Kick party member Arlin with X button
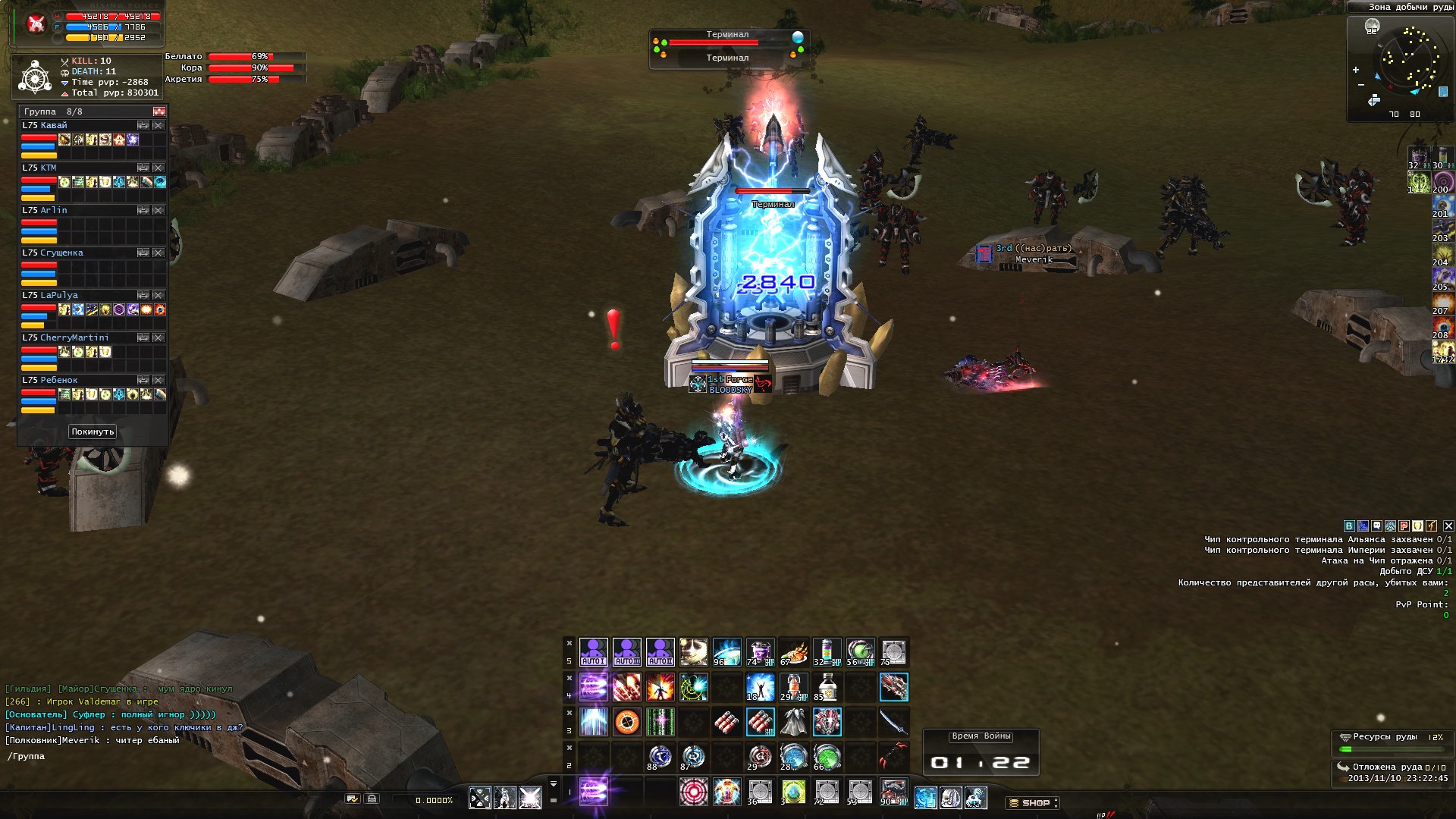Screen dimensions: 1456x819 click(x=158, y=210)
